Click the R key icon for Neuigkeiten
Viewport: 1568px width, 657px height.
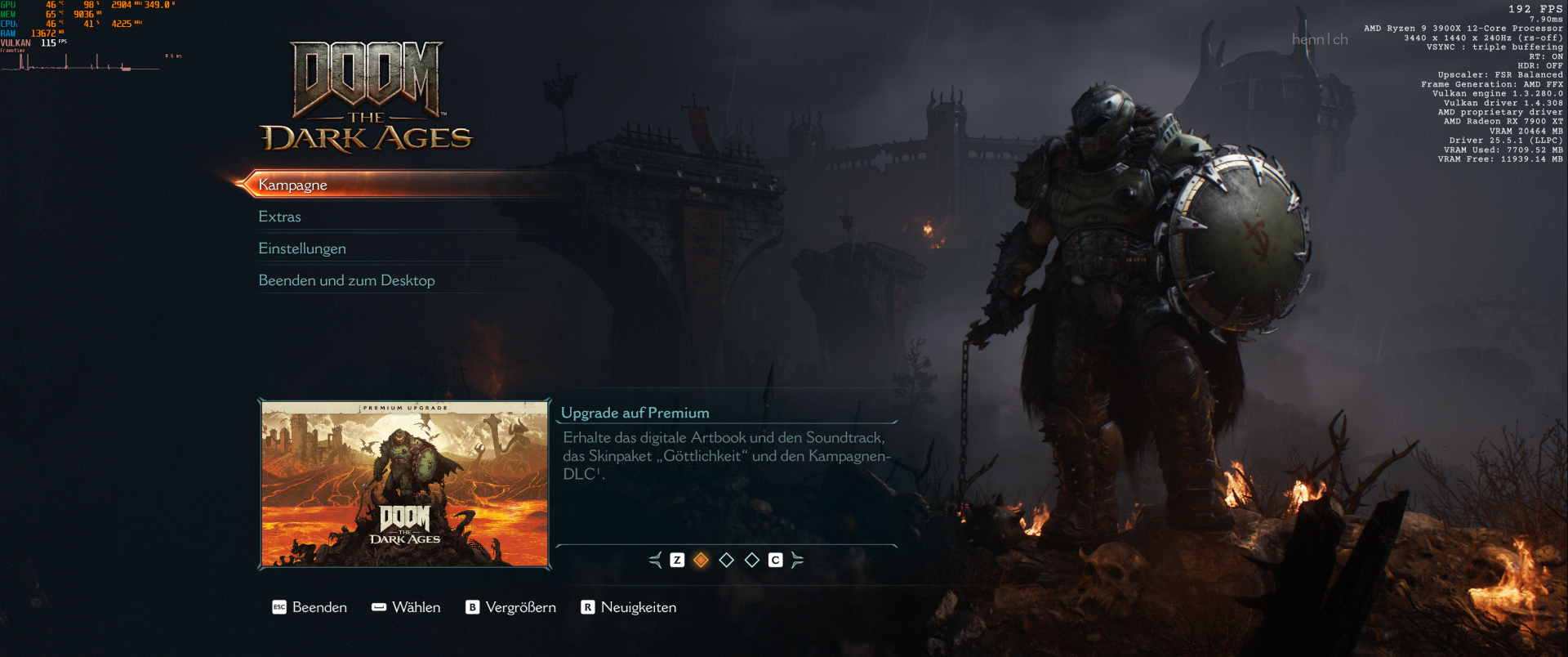click(586, 607)
